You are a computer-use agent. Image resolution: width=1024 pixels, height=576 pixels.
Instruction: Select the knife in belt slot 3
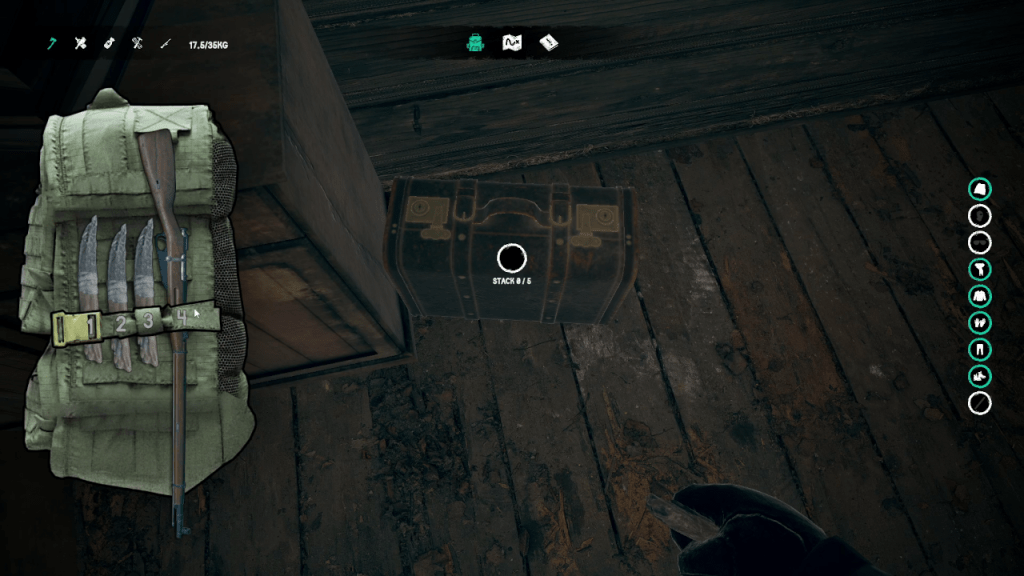click(146, 270)
